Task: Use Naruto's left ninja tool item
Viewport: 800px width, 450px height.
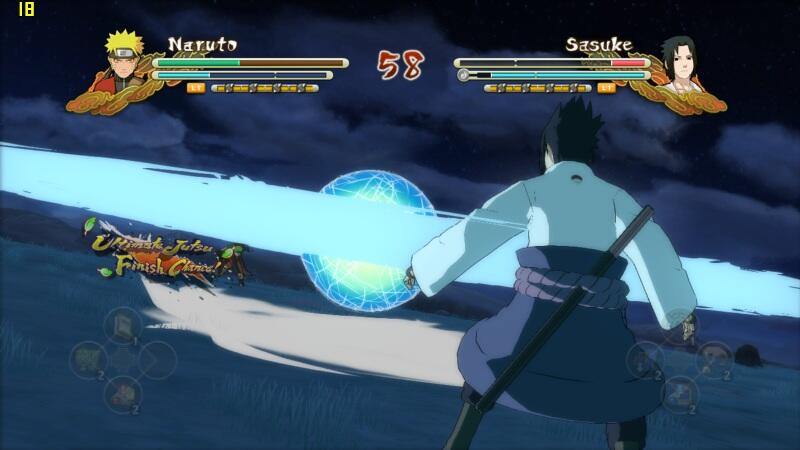Action: point(88,359)
